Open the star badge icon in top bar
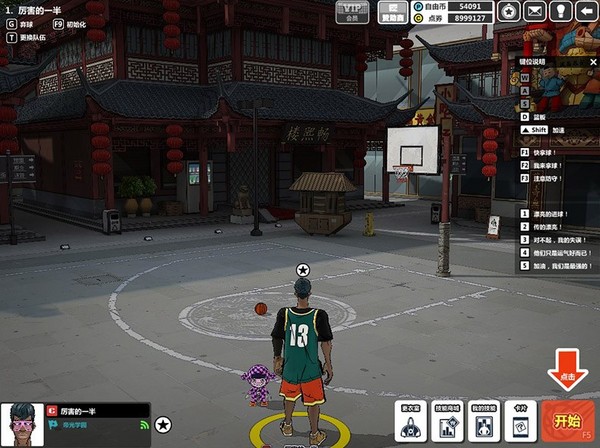Viewport: 600px width, 448px height. pos(509,11)
